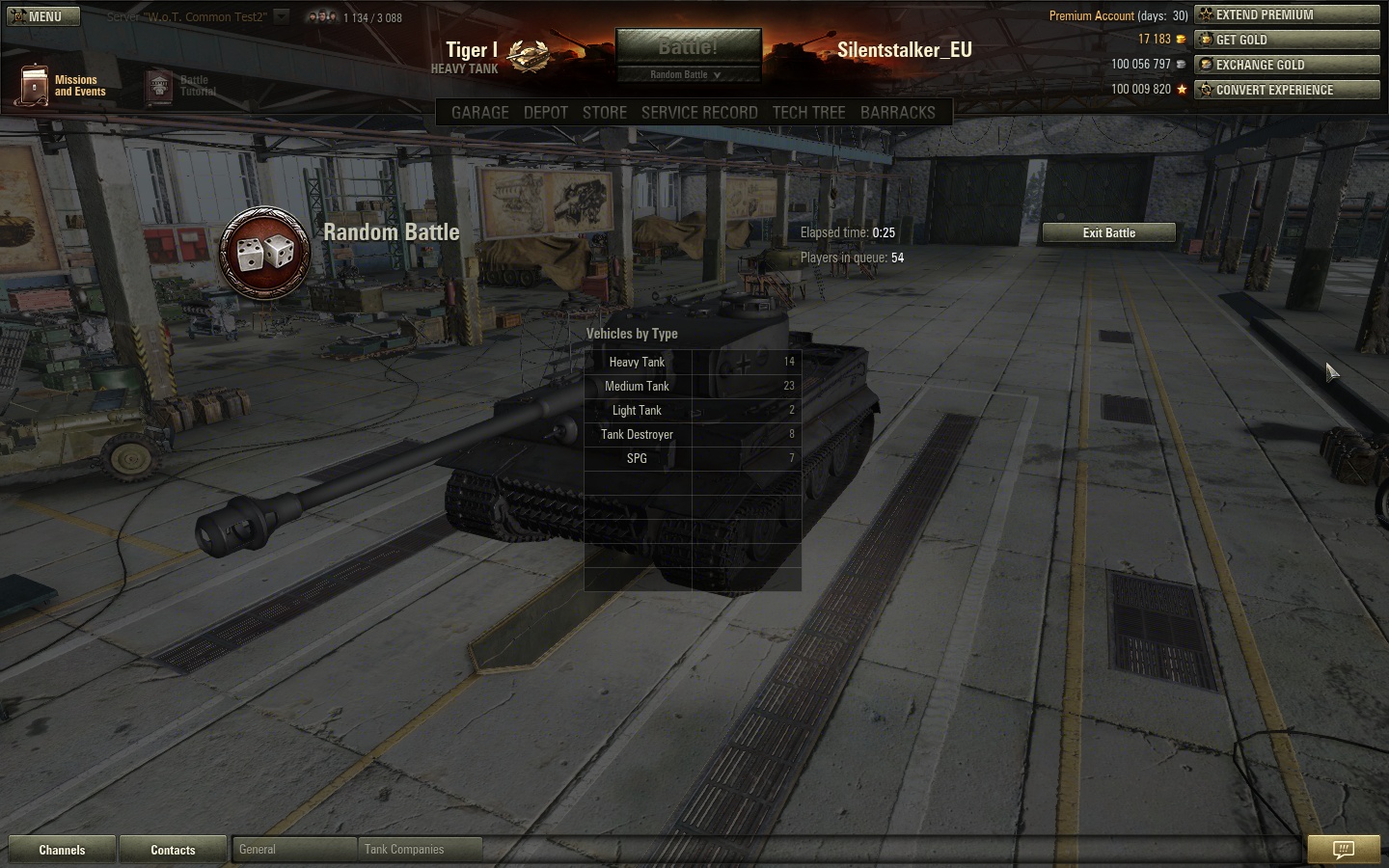
Task: Open Contacts panel
Action: (x=173, y=850)
